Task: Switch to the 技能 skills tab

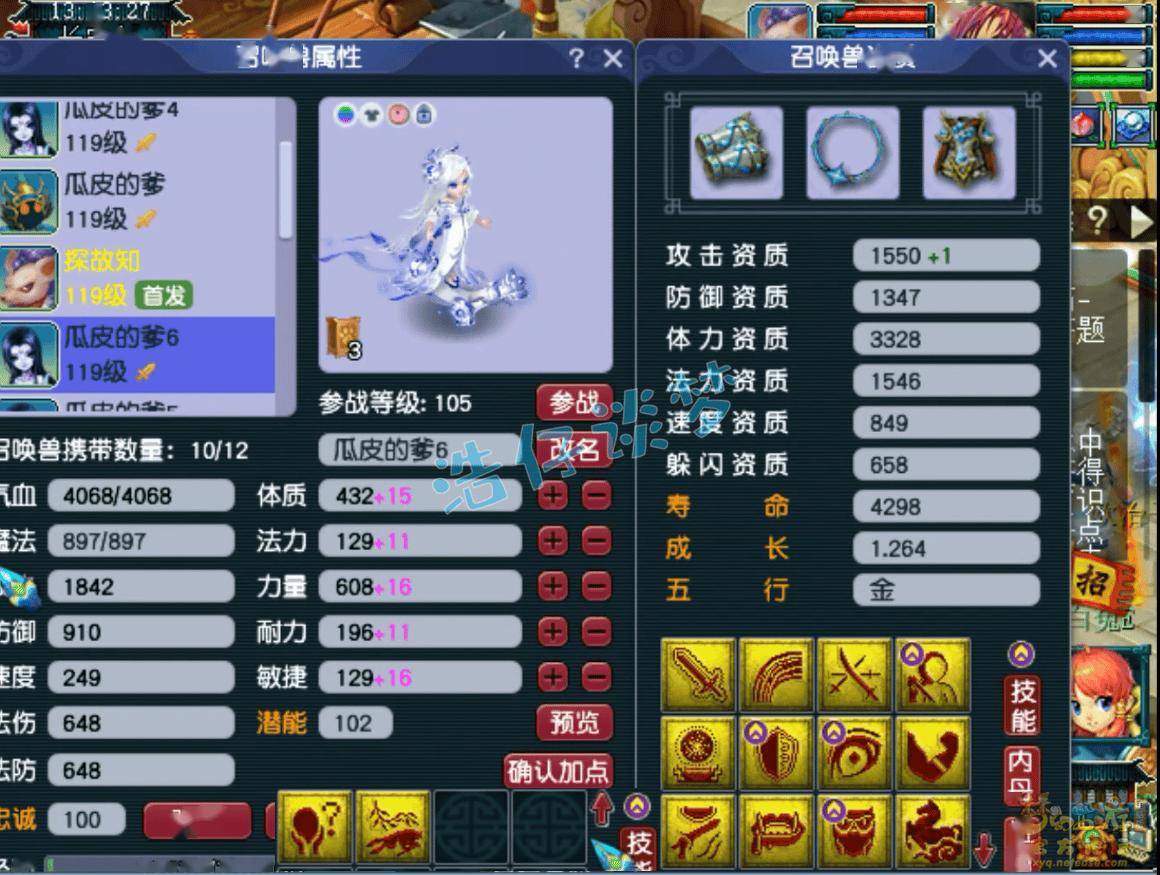Action: tap(1022, 705)
